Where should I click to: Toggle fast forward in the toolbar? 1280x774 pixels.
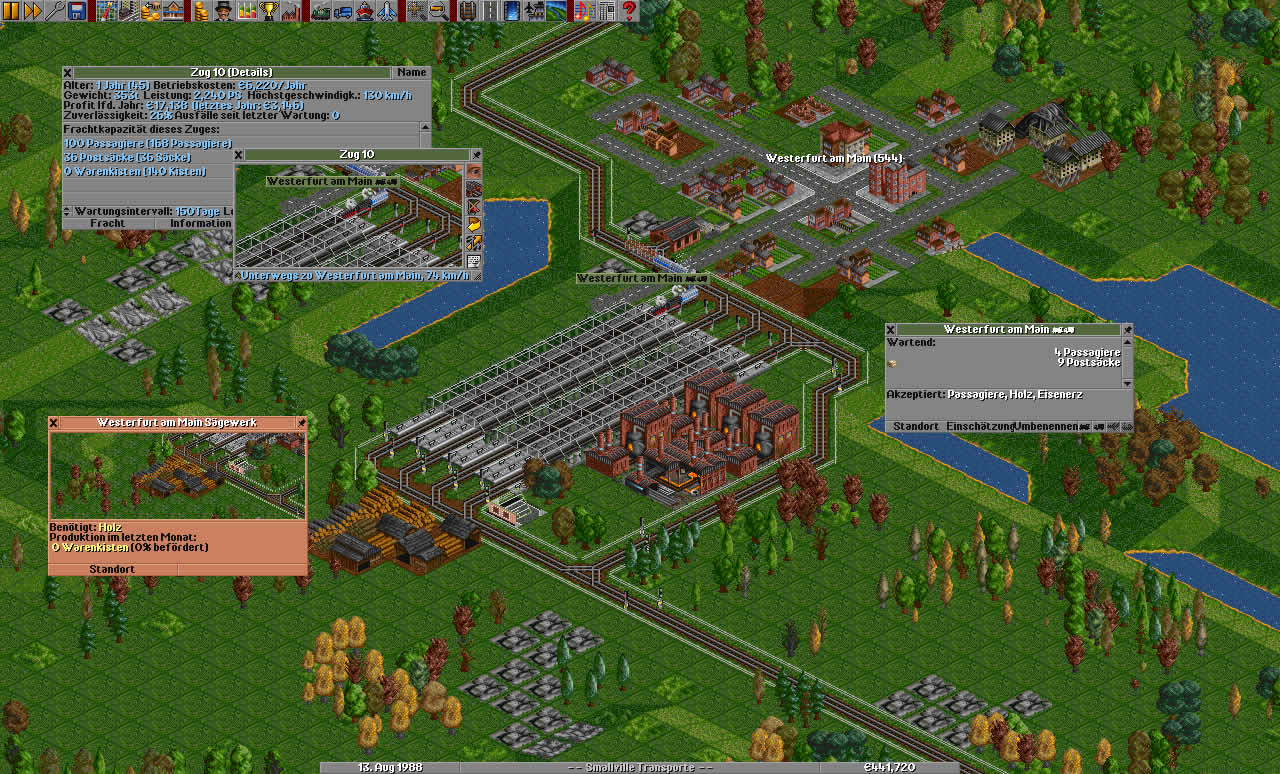tap(32, 11)
